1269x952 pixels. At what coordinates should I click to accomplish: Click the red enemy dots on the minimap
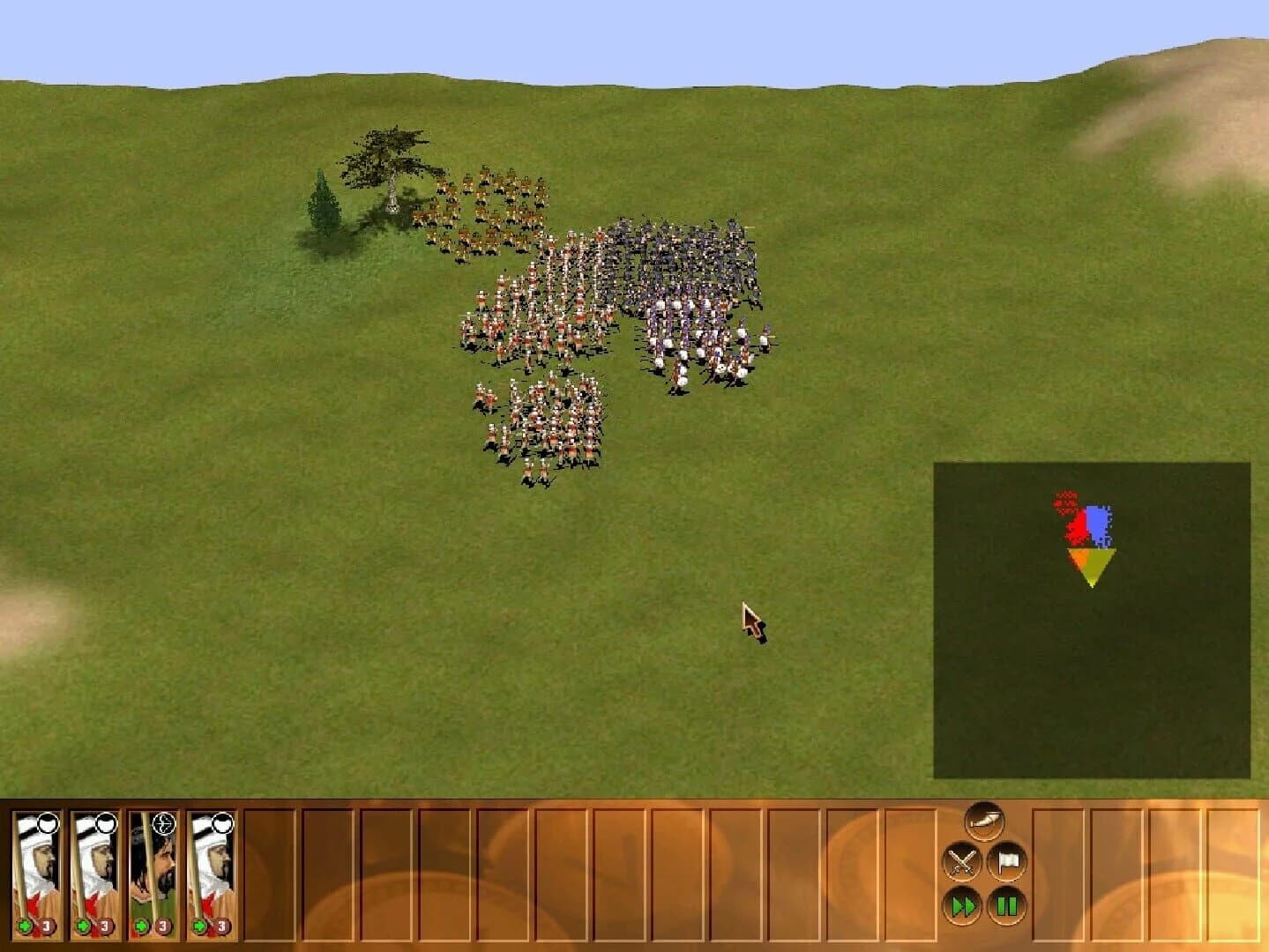1067,502
